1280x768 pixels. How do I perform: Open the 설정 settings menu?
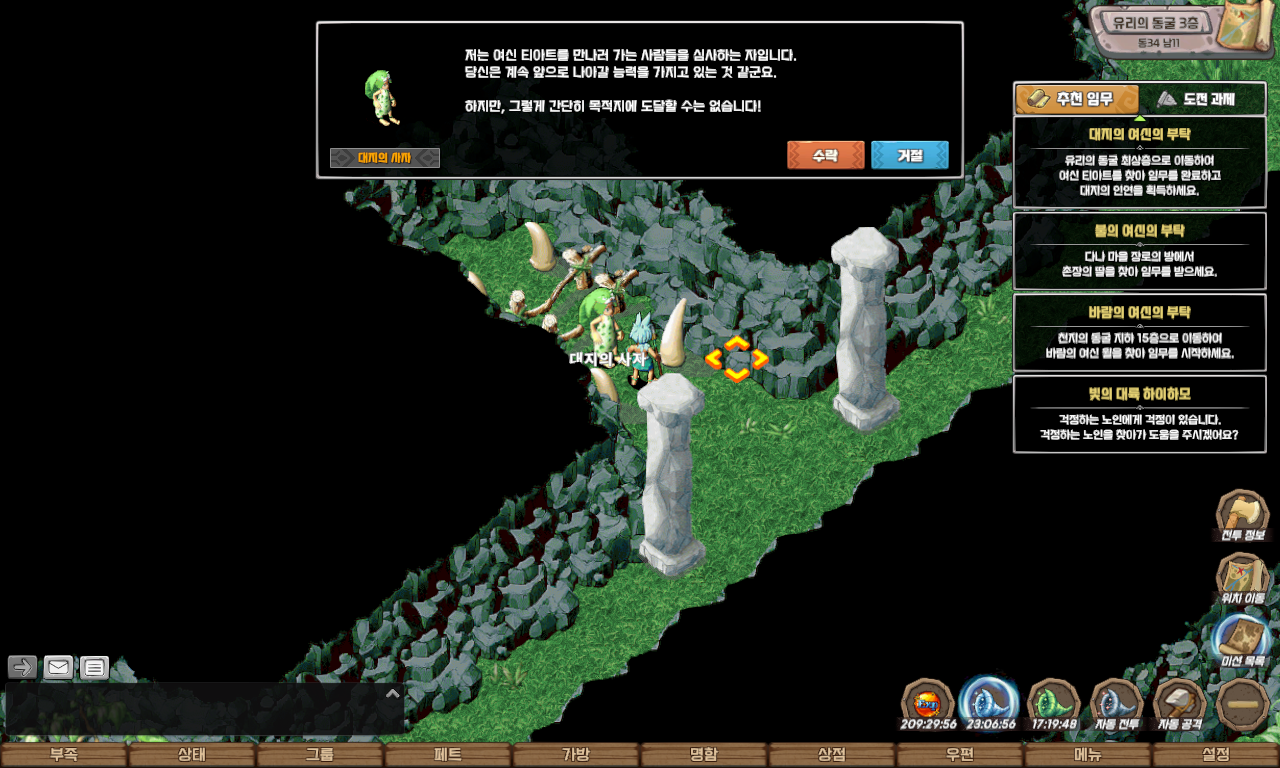(x=1216, y=755)
